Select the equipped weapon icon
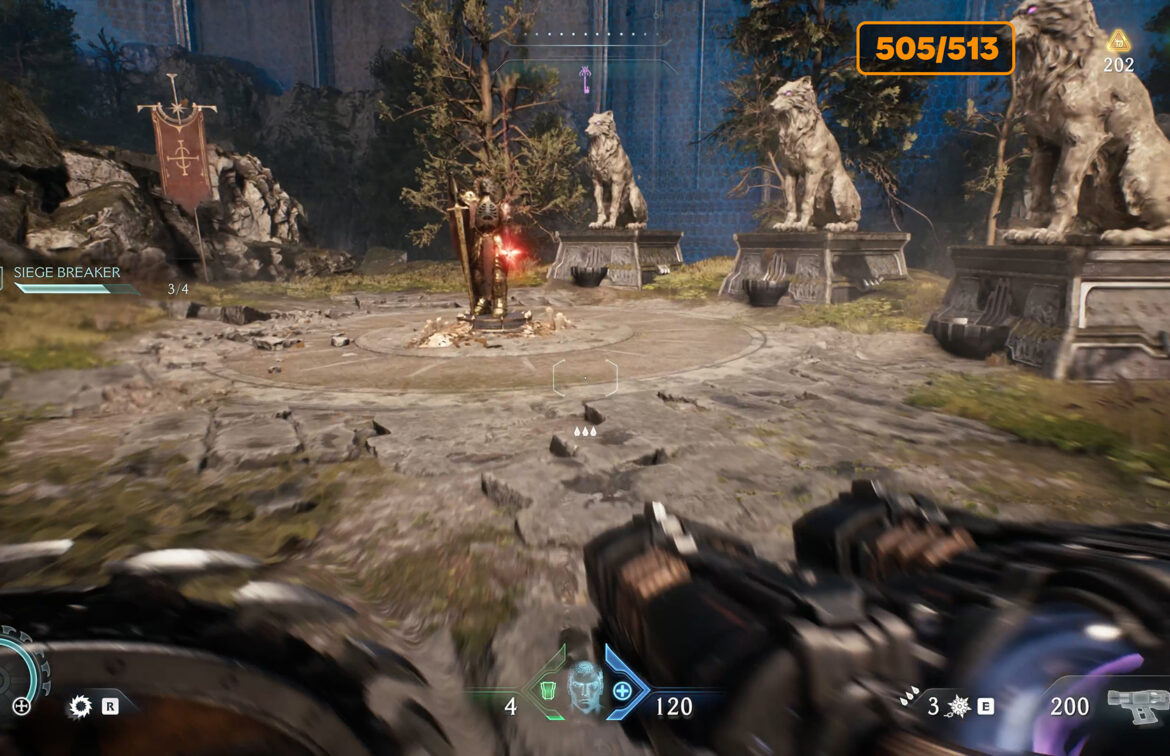1170x756 pixels. (x=1136, y=704)
